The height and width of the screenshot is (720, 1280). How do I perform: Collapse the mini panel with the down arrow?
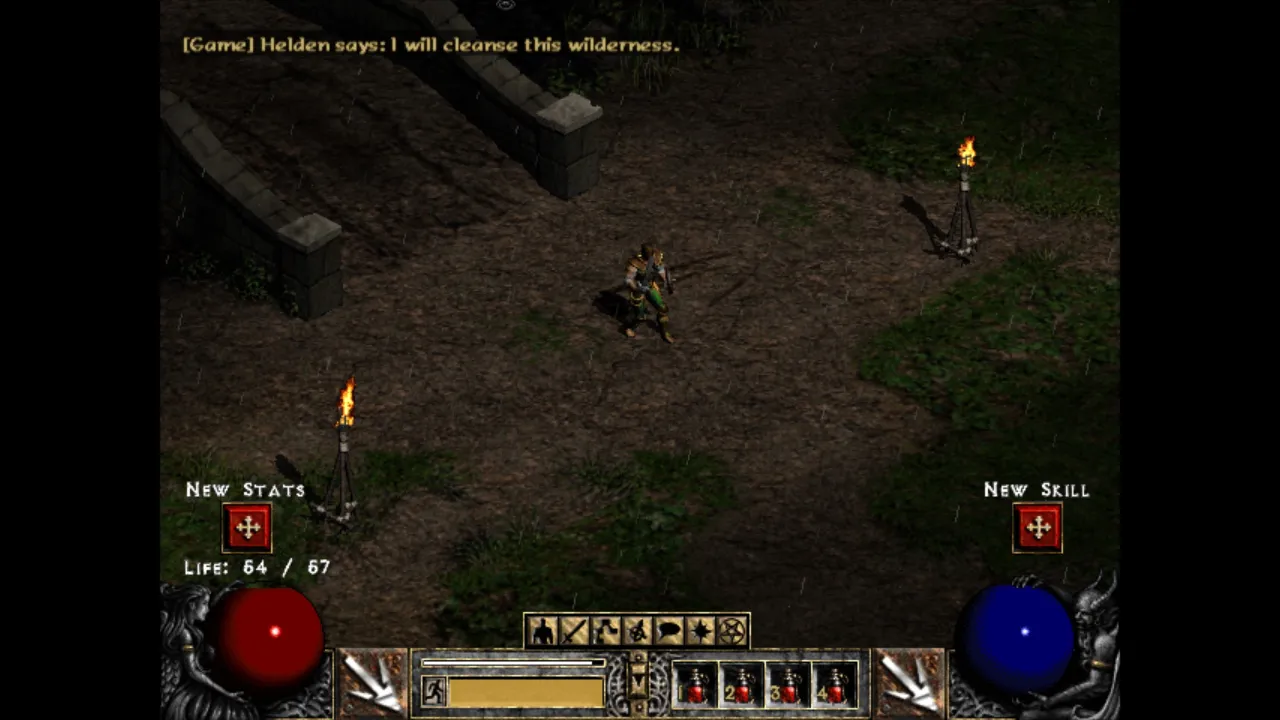click(638, 682)
